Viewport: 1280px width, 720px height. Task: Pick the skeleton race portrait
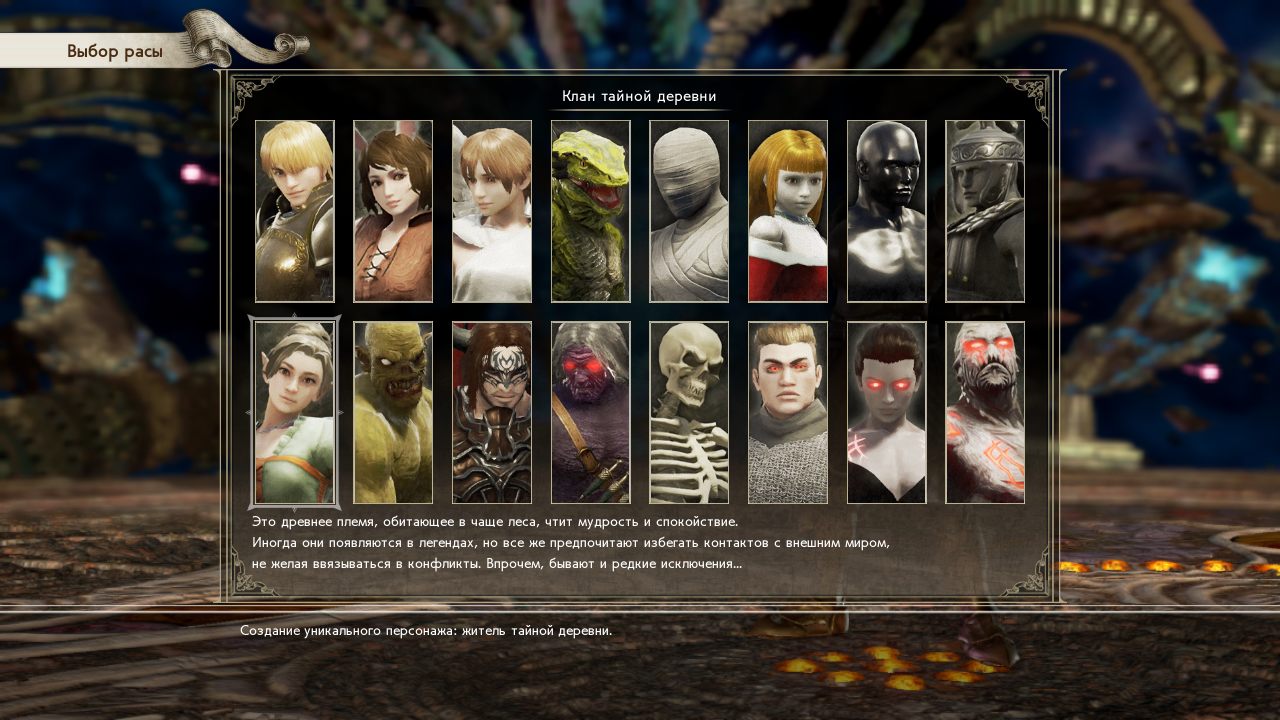[x=689, y=412]
